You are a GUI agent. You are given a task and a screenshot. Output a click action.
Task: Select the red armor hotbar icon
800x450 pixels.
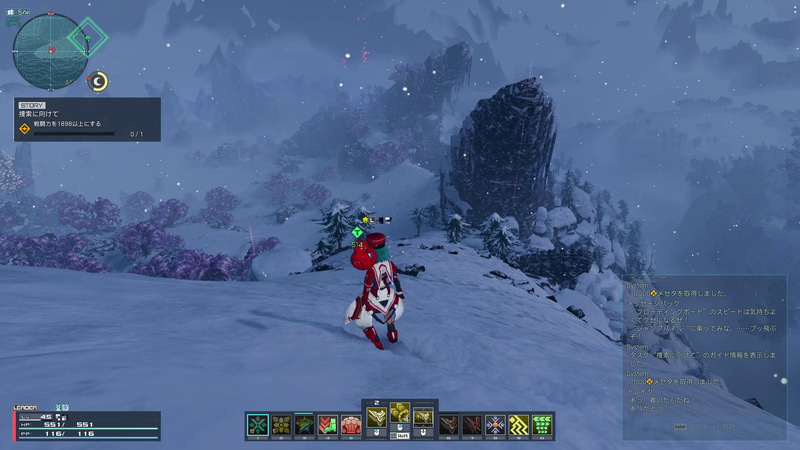coord(350,425)
